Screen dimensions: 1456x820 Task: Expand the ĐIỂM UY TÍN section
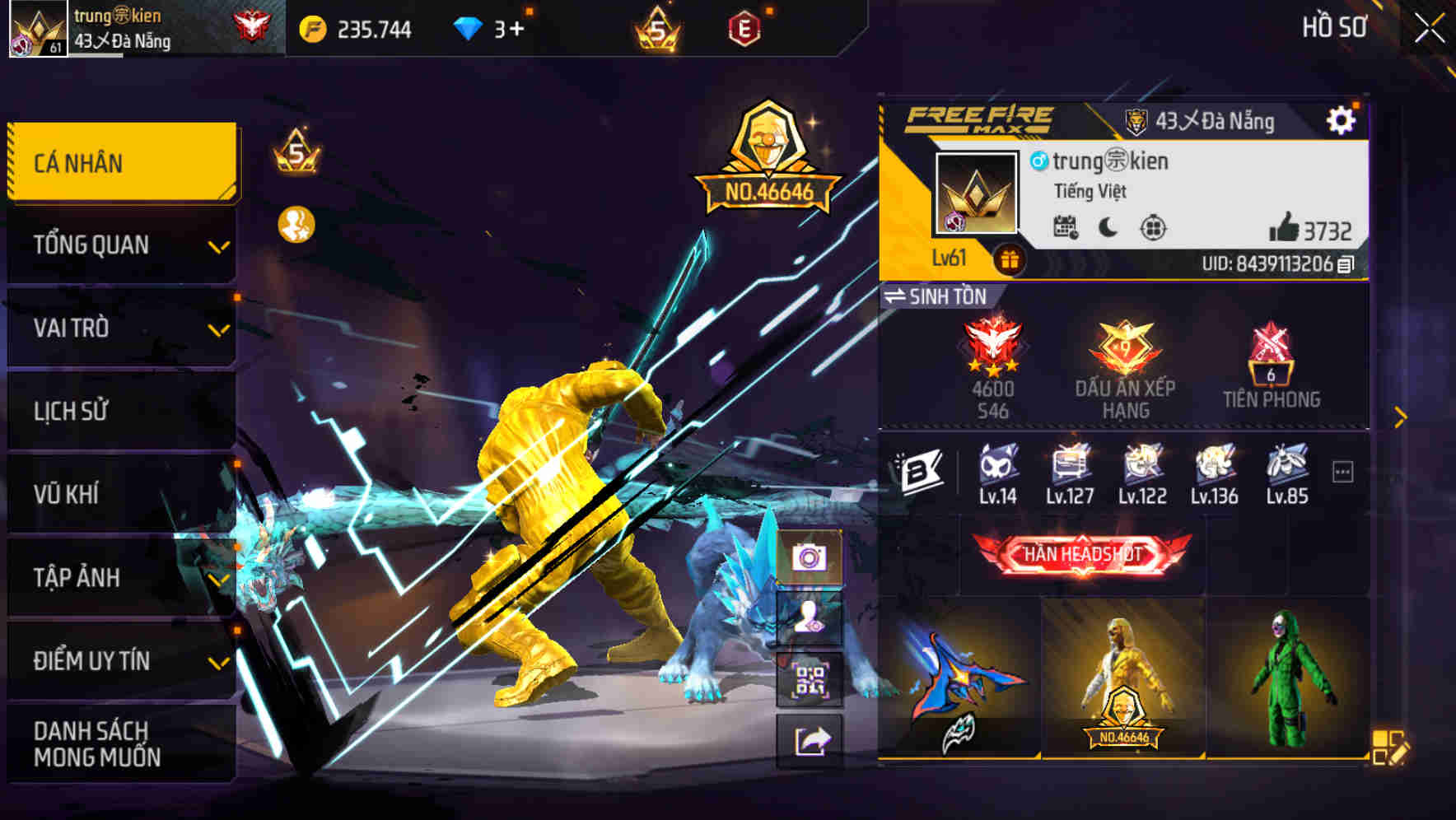pyautogui.click(x=122, y=659)
